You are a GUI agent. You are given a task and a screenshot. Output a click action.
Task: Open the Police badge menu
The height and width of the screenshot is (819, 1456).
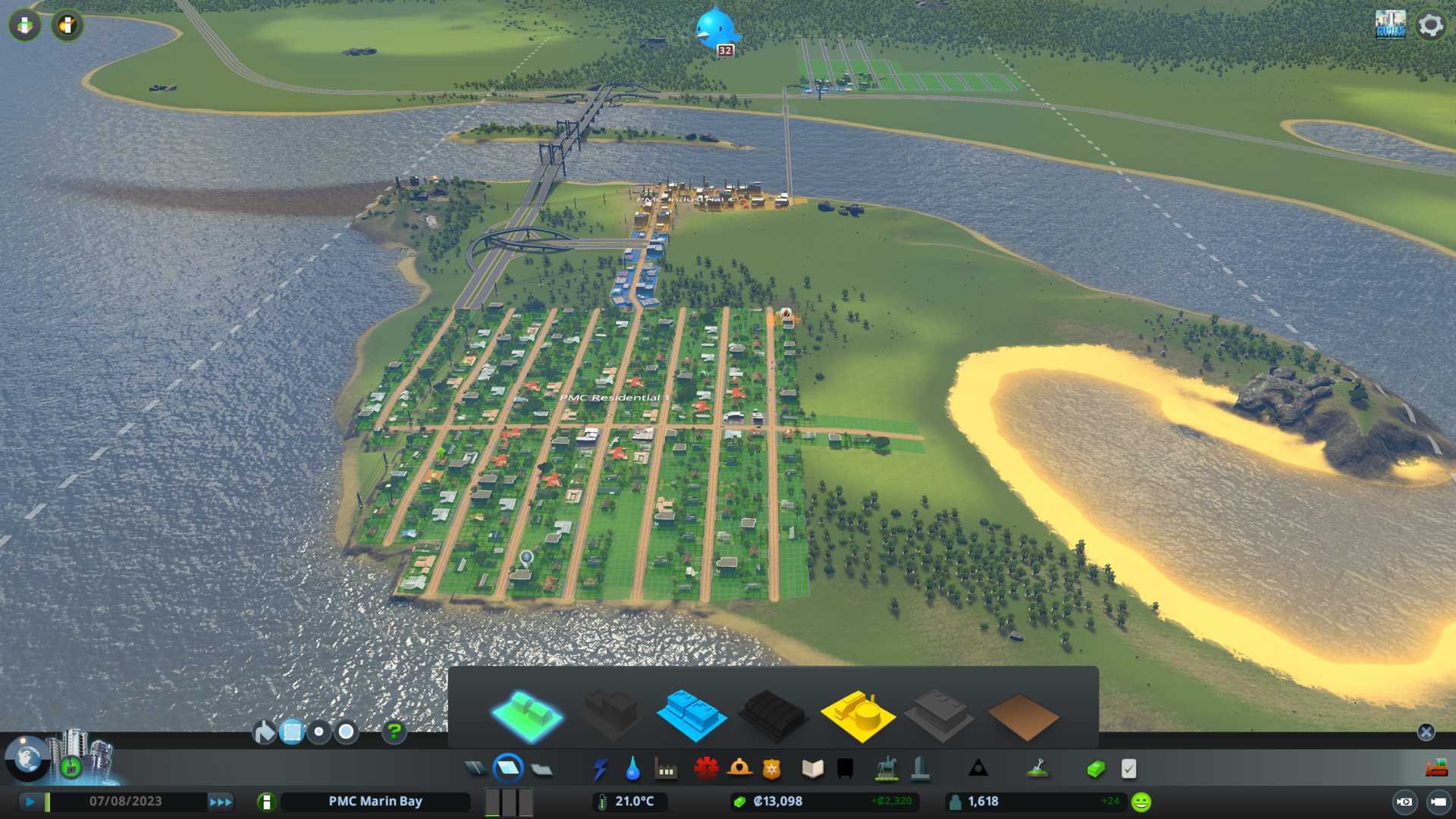[771, 769]
